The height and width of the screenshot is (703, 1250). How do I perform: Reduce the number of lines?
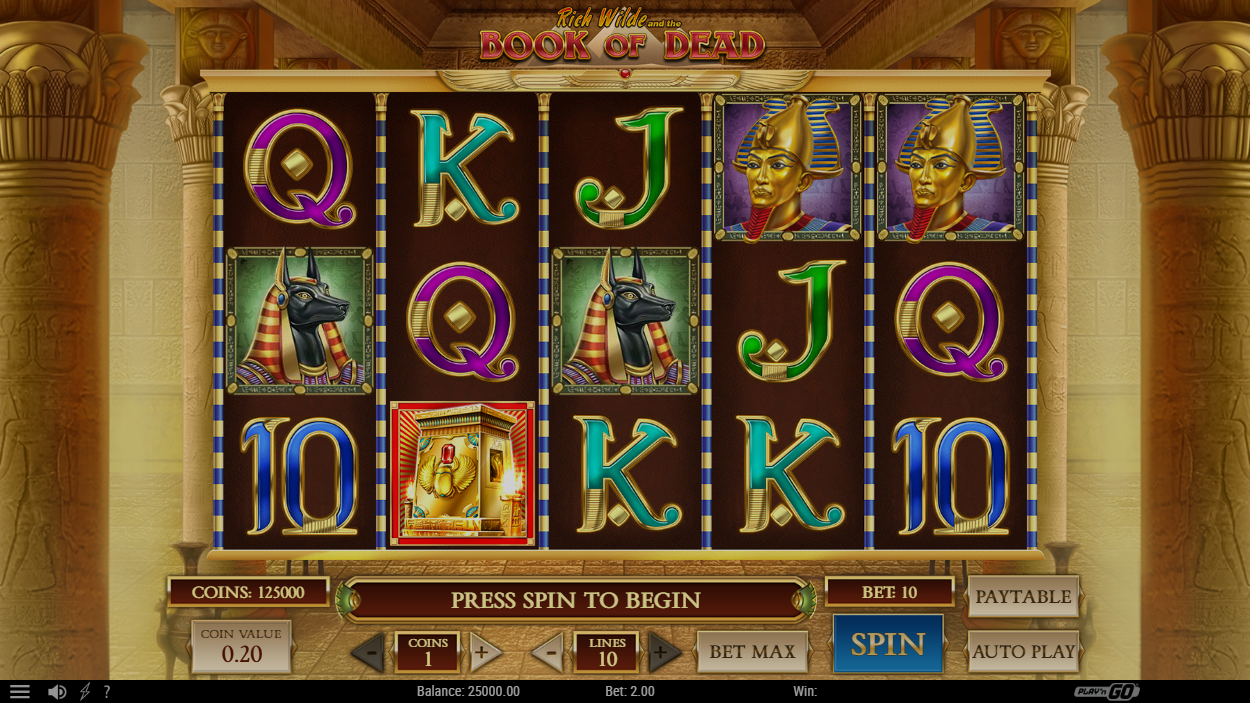point(547,654)
